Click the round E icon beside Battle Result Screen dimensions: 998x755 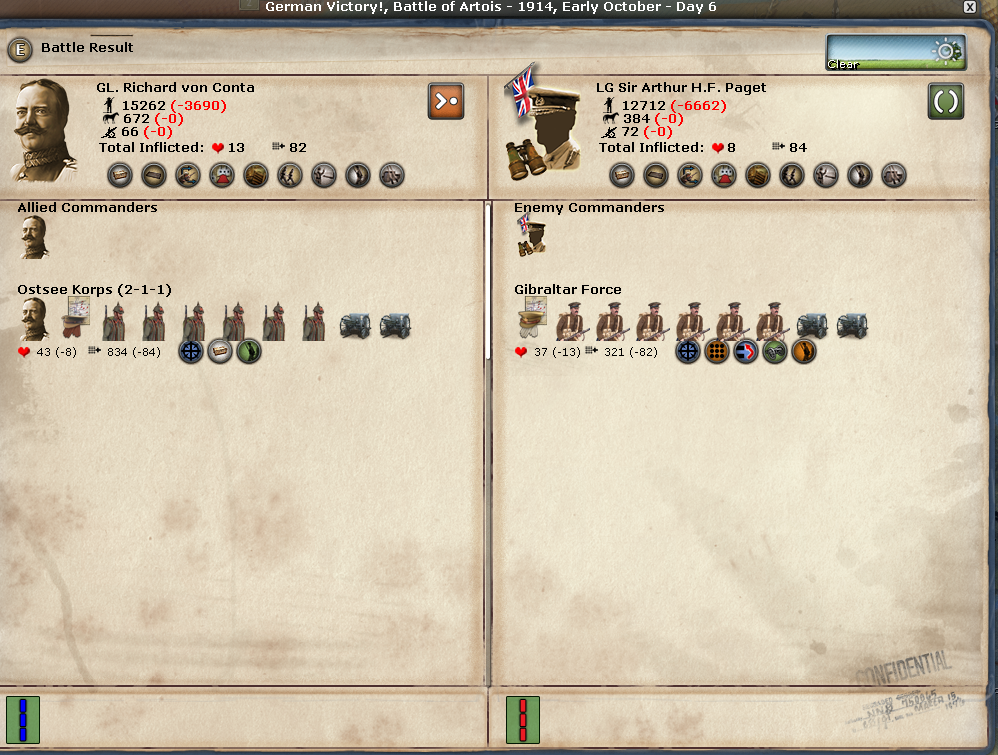tap(20, 49)
